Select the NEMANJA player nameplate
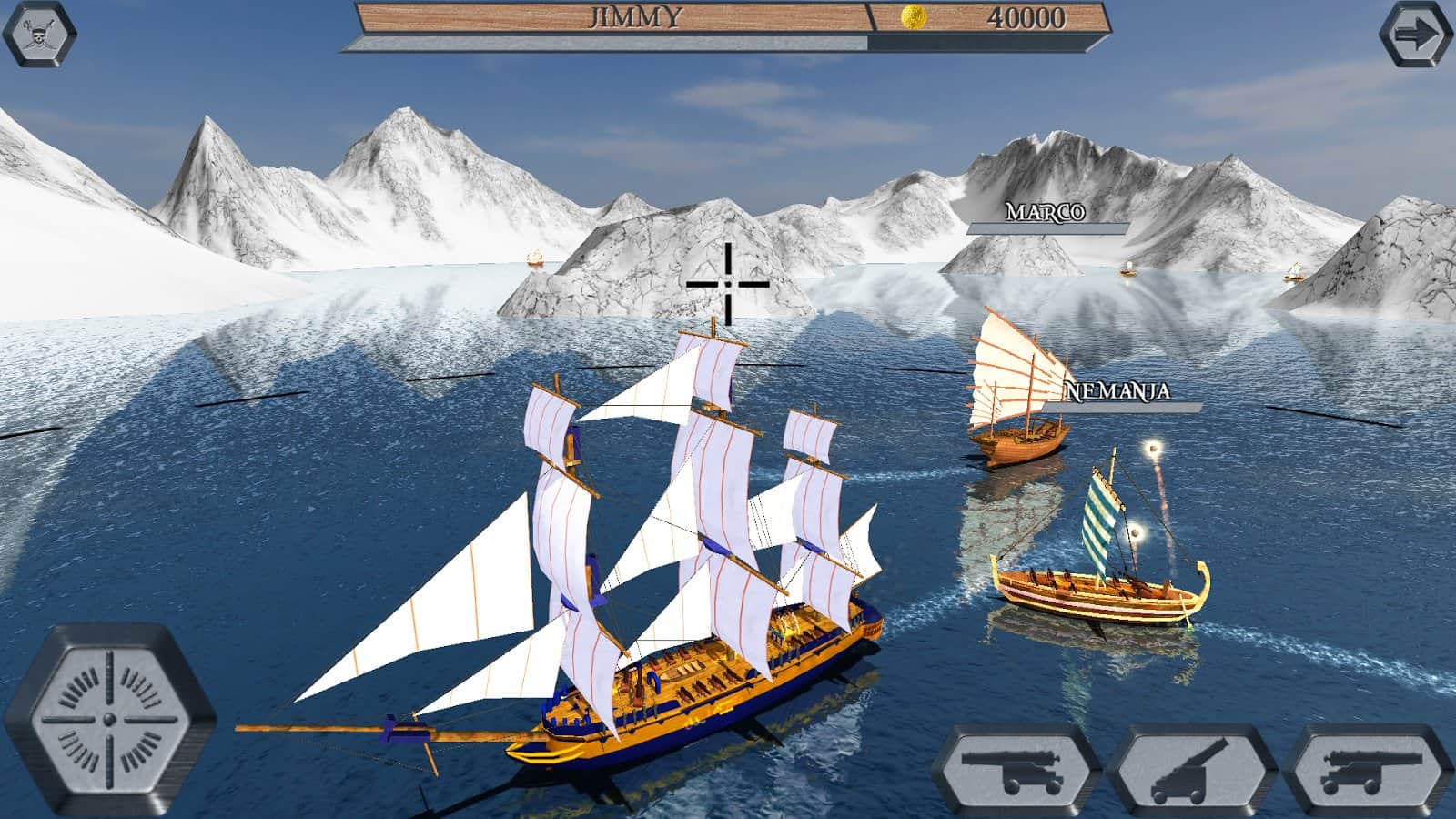 pos(1119,393)
